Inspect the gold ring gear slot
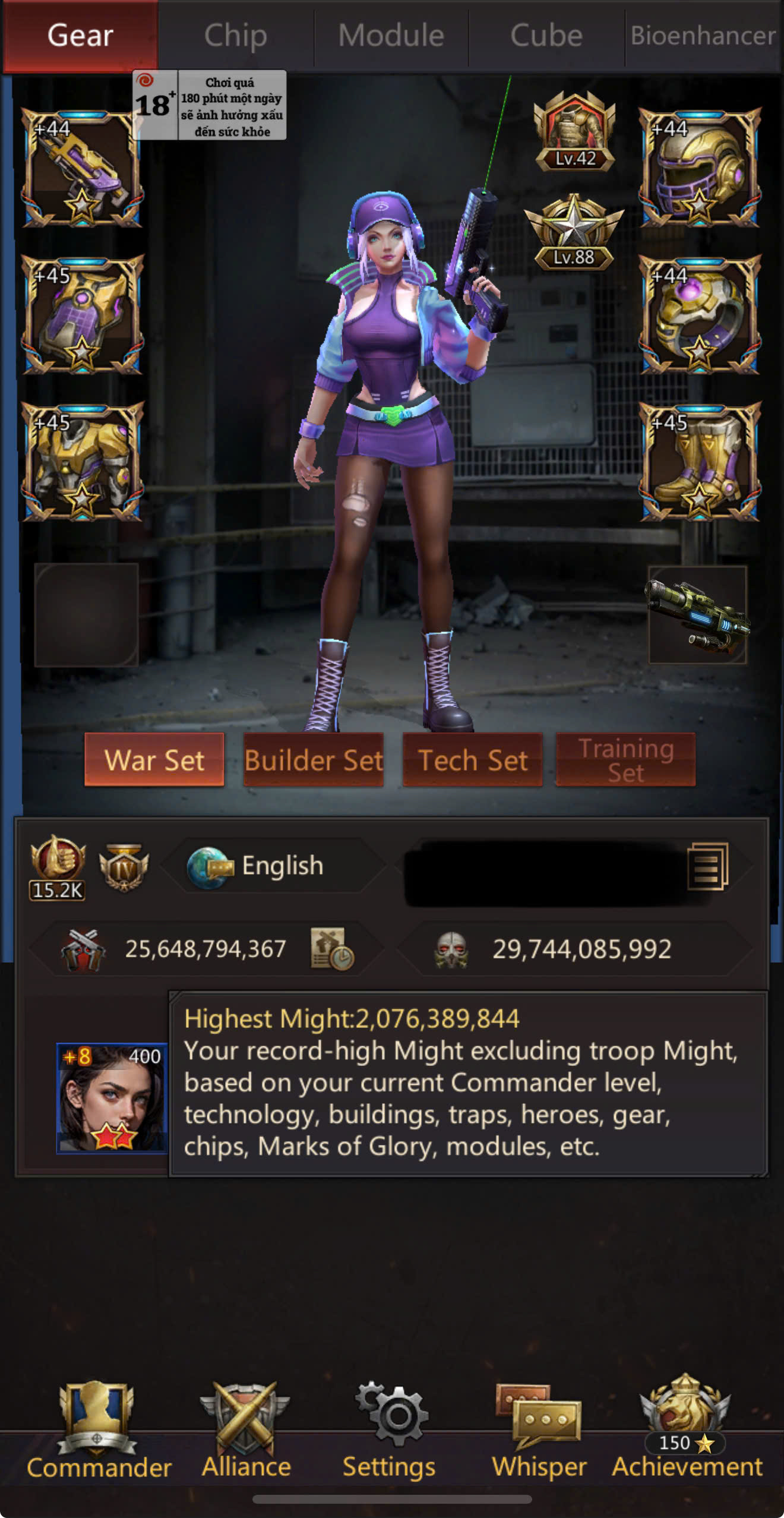 coord(700,315)
